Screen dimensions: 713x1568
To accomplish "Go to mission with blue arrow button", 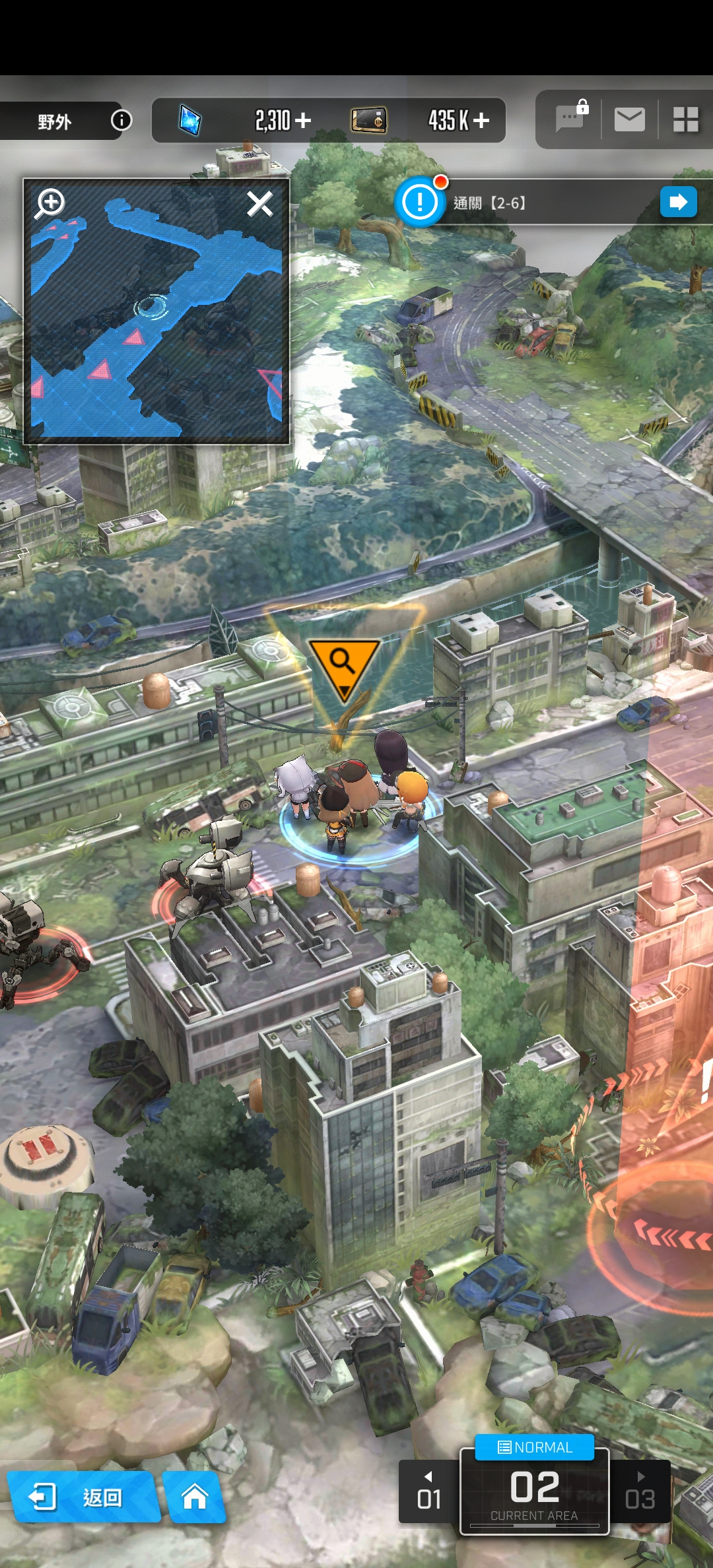I will [x=678, y=202].
